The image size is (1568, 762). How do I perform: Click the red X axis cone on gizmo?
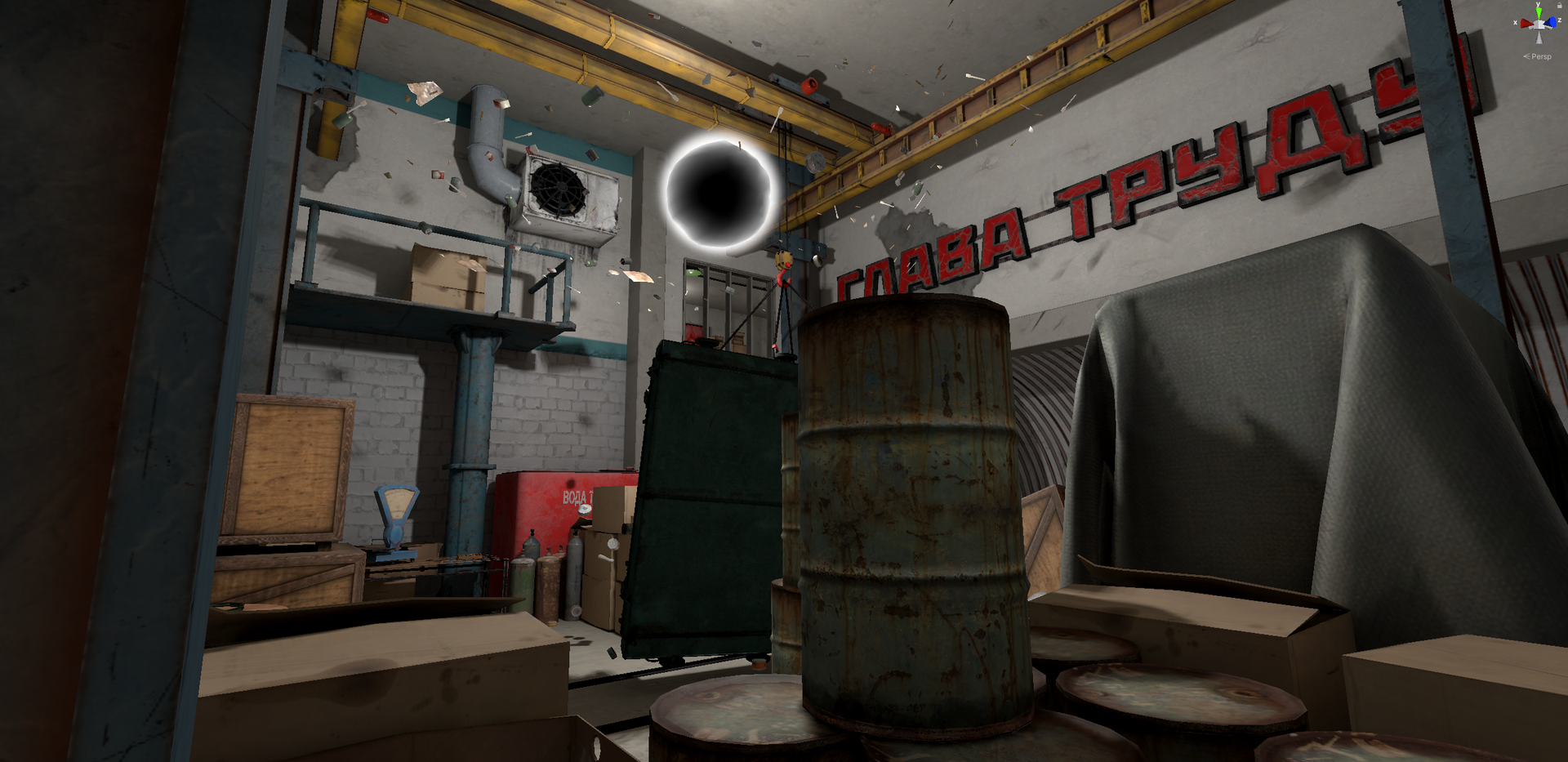pyautogui.click(x=1525, y=24)
